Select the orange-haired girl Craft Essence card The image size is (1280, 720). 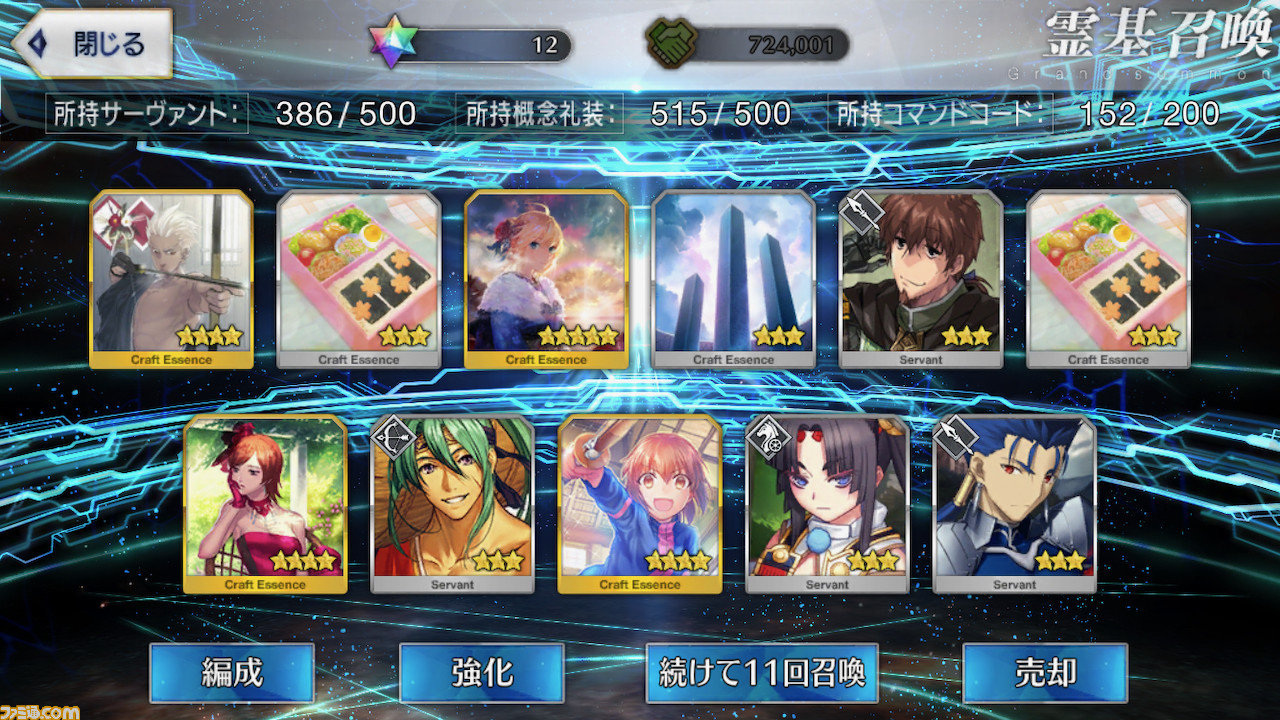[x=640, y=503]
